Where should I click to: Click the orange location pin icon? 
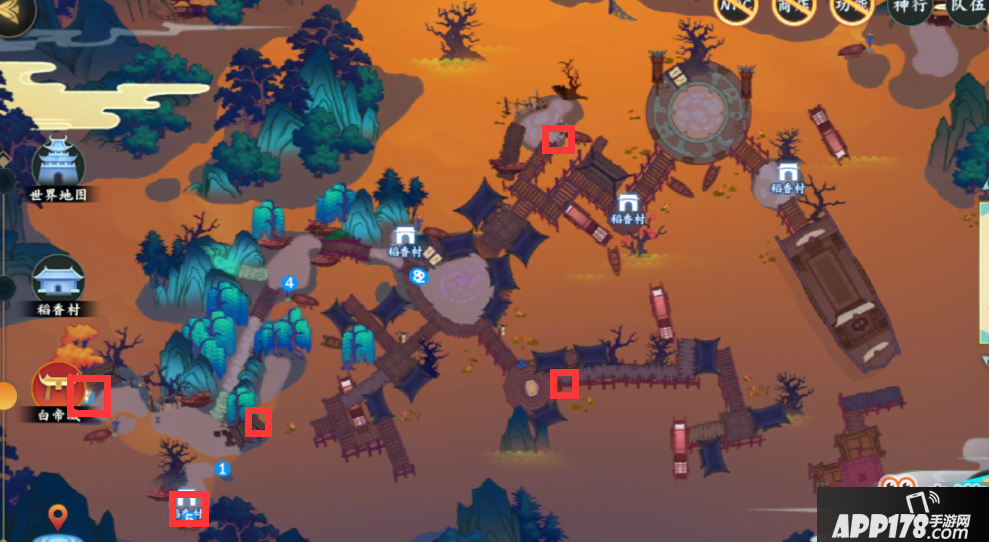[x=59, y=517]
